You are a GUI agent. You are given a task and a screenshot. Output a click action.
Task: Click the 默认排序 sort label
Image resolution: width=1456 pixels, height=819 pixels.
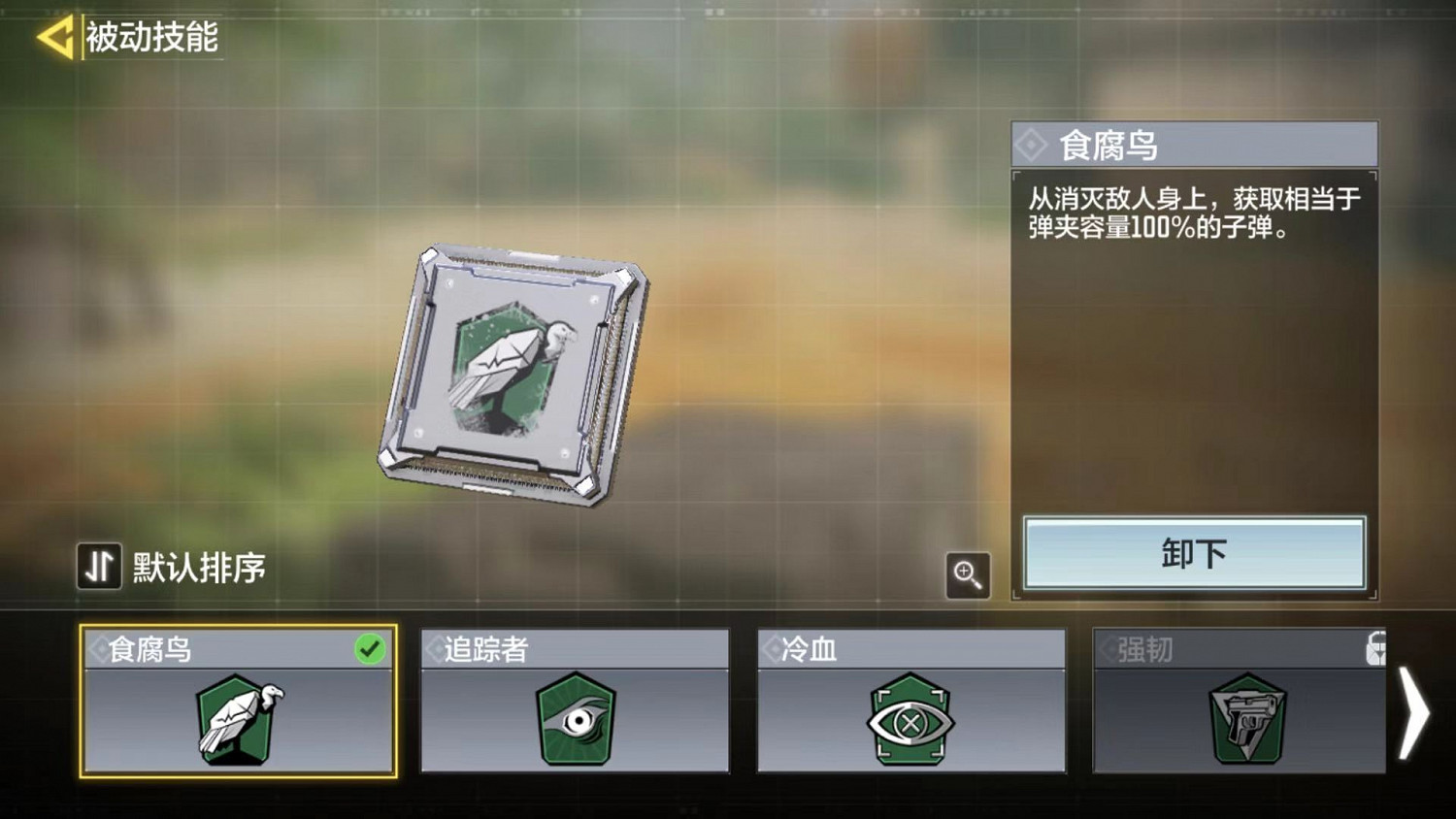pyautogui.click(x=197, y=567)
